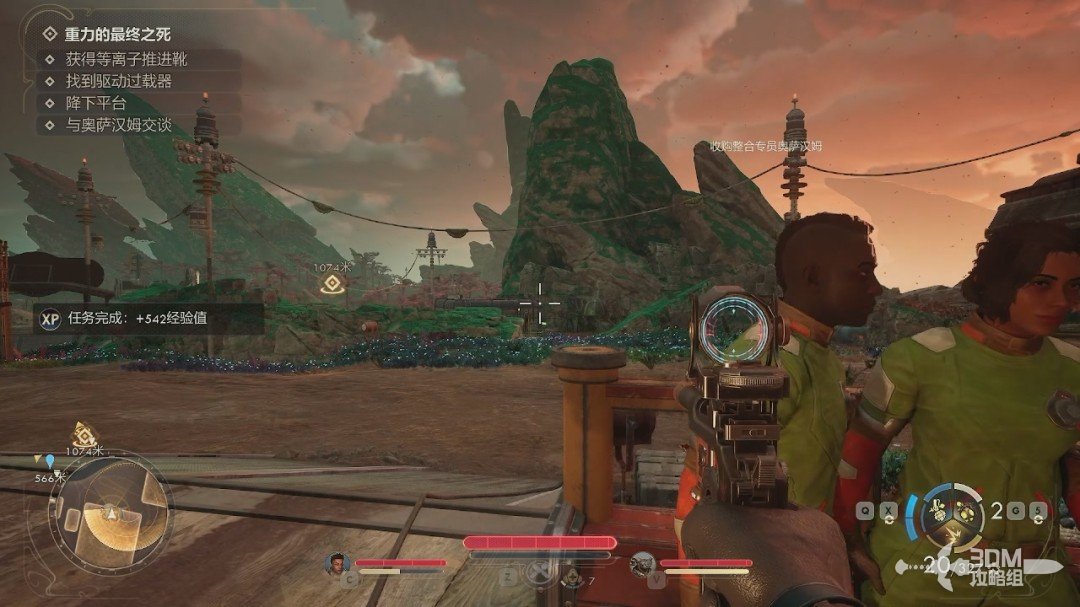Image resolution: width=1080 pixels, height=607 pixels.
Task: Select the left companion's portrait
Action: click(x=337, y=565)
